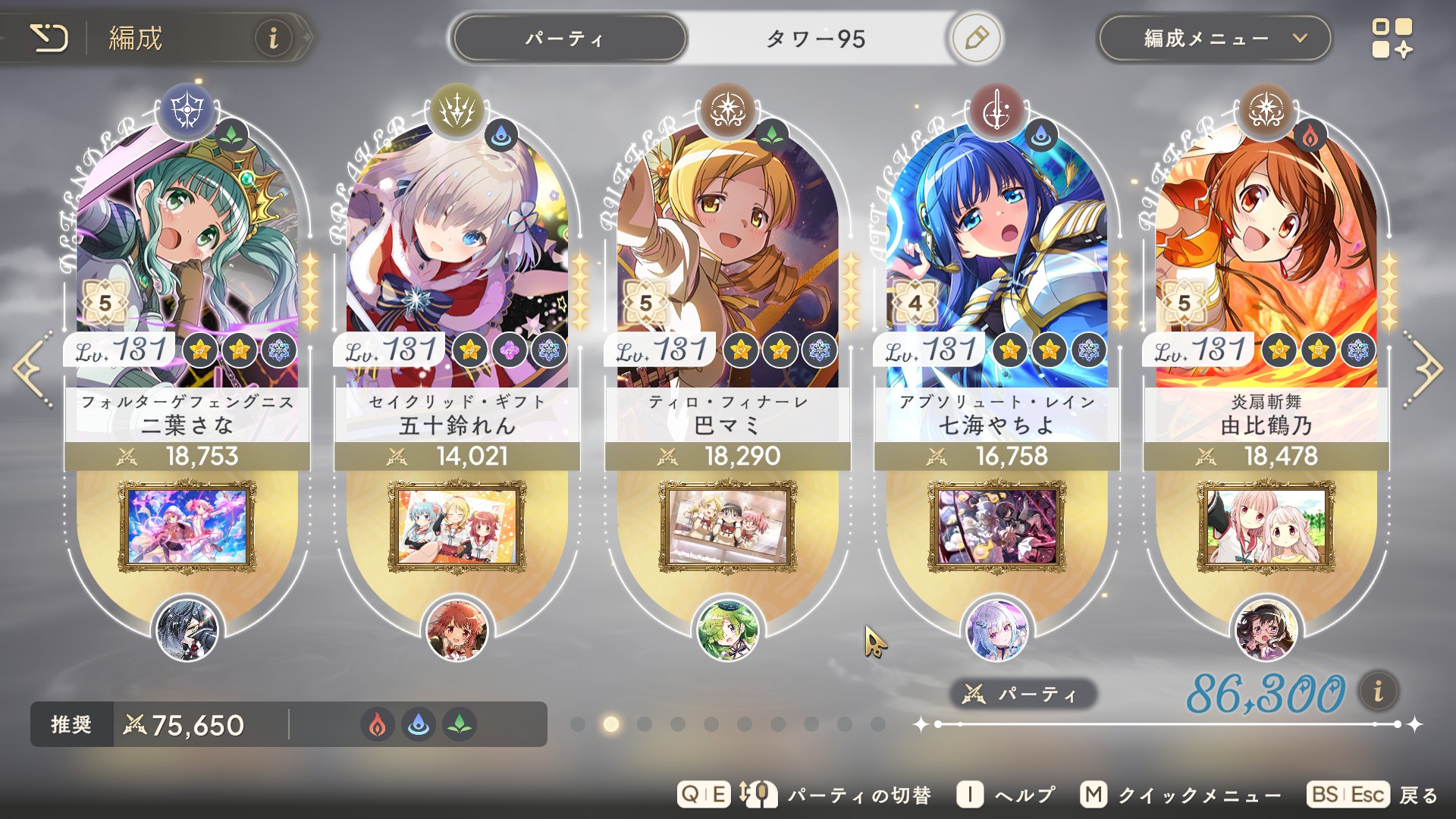Image resolution: width=1456 pixels, height=819 pixels.
Task: Edit the party name with pencil icon
Action: click(x=976, y=38)
